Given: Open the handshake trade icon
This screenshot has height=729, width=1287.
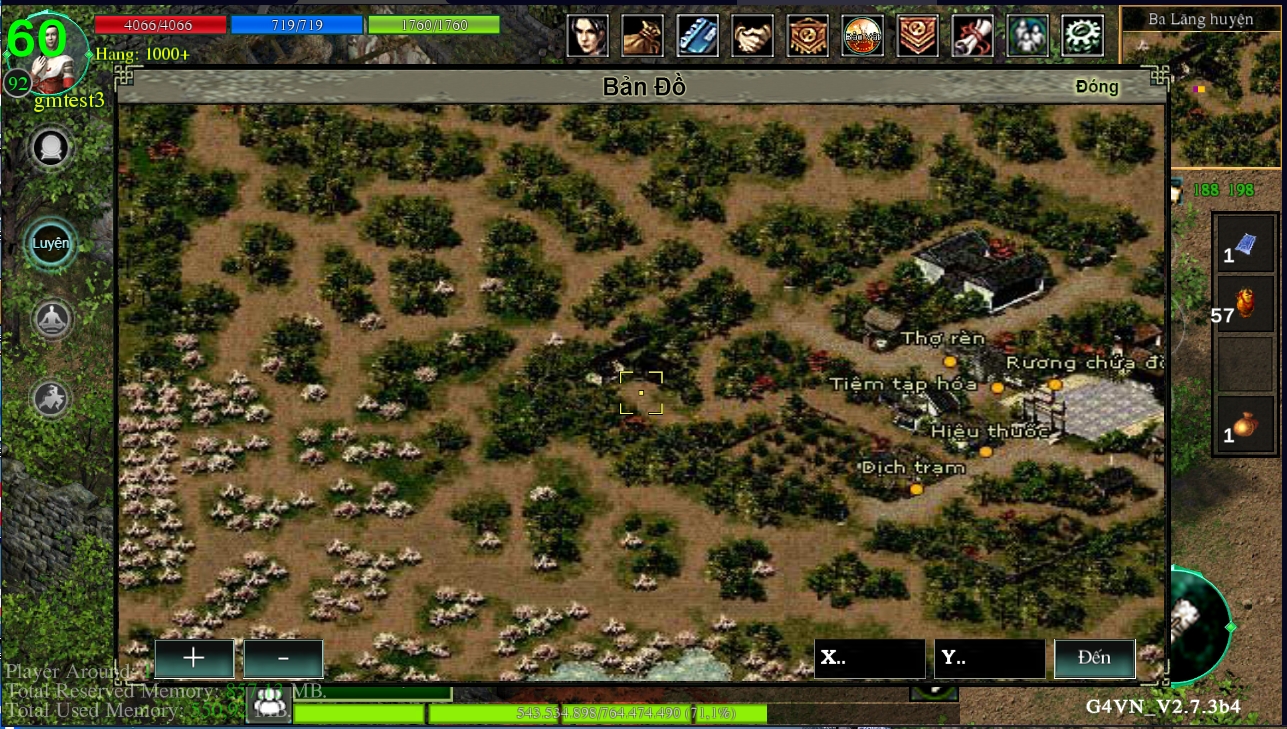Looking at the screenshot, I should (x=753, y=35).
